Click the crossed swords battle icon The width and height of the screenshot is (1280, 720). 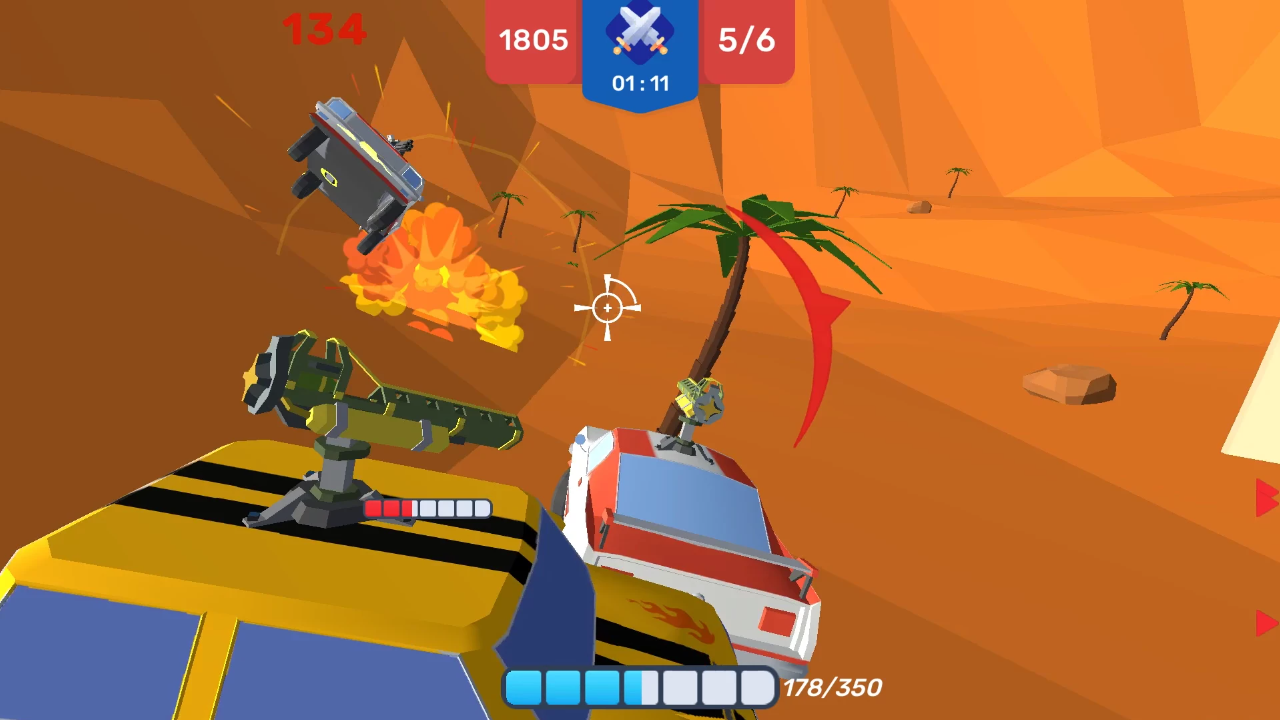click(x=639, y=32)
